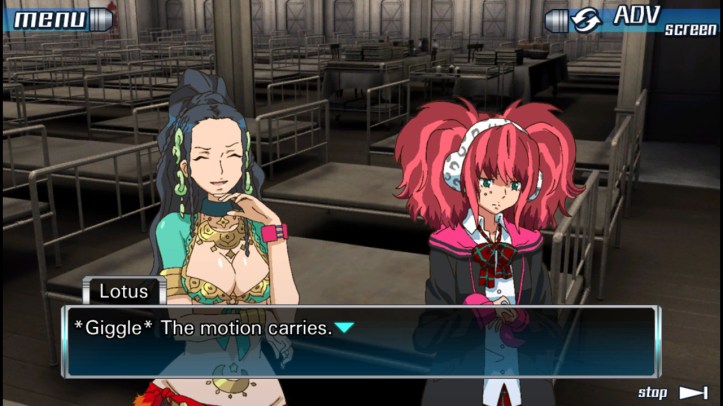Advance the dialogue via the blue arrow
The image size is (723, 406).
(x=344, y=328)
